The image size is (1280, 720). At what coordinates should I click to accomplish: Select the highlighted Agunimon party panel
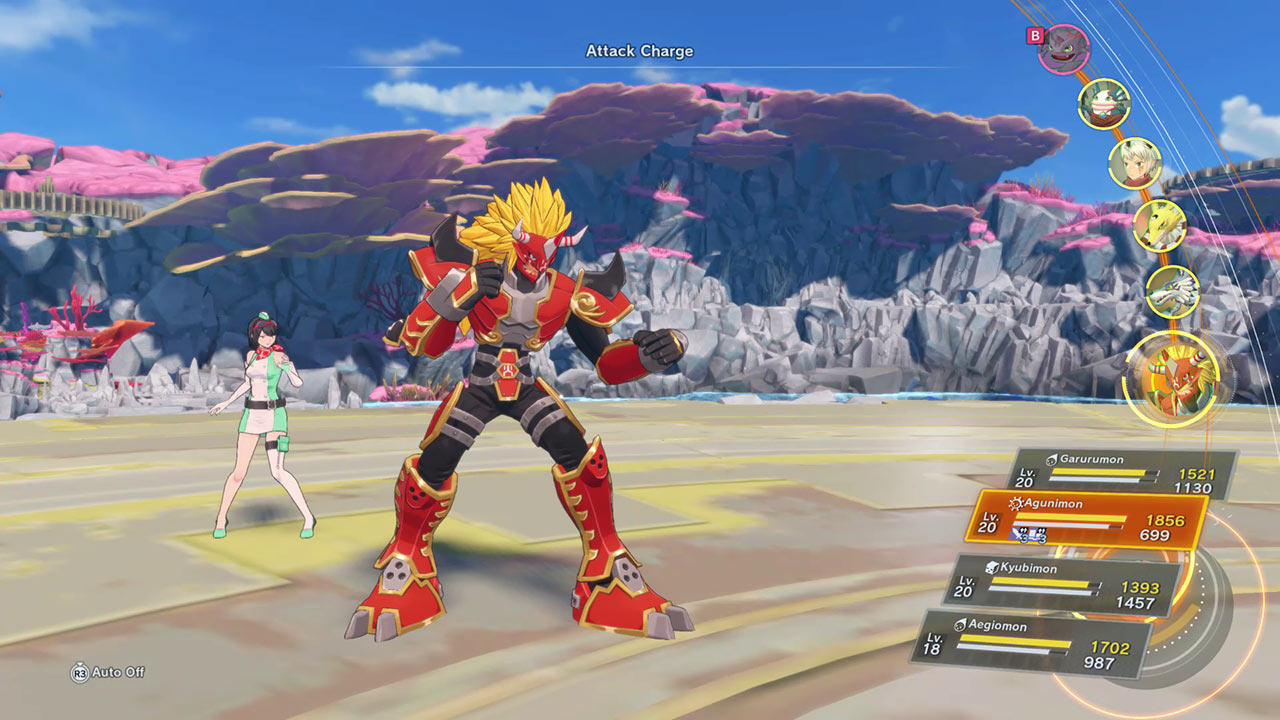pyautogui.click(x=1085, y=519)
